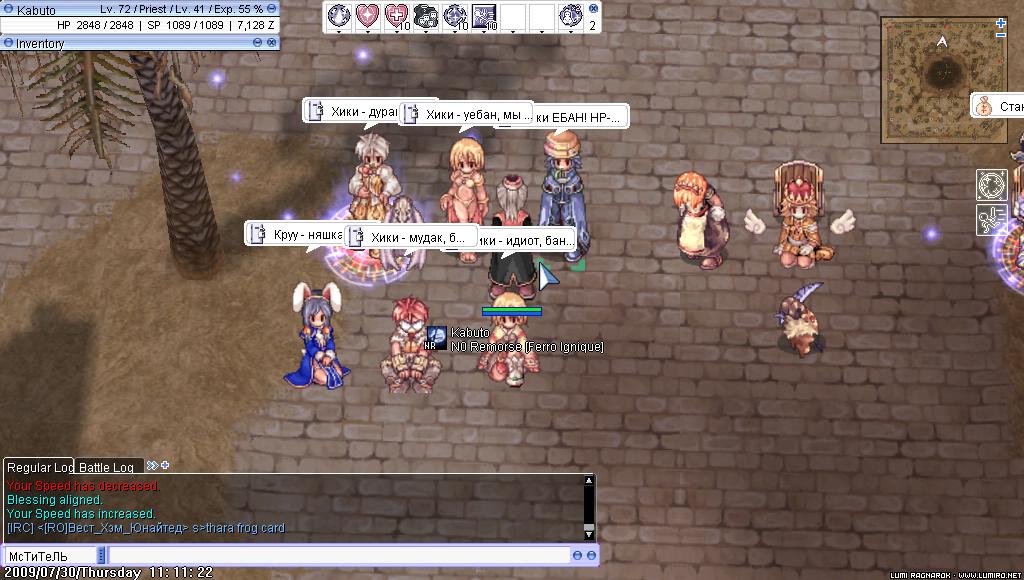
Task: Activate the red cross Heal skill
Action: tap(398, 15)
